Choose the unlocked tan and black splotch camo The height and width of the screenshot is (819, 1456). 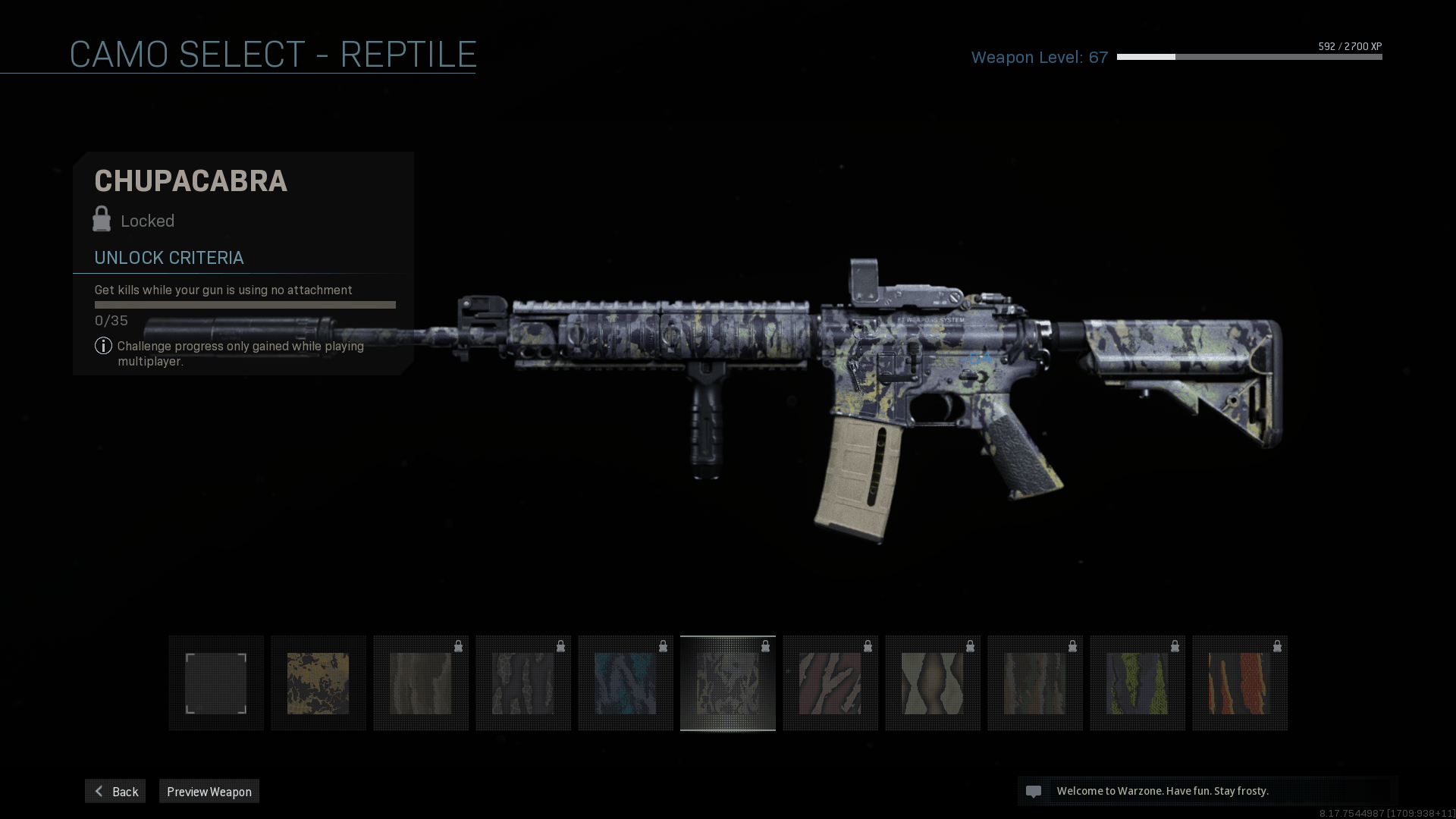coord(318,683)
